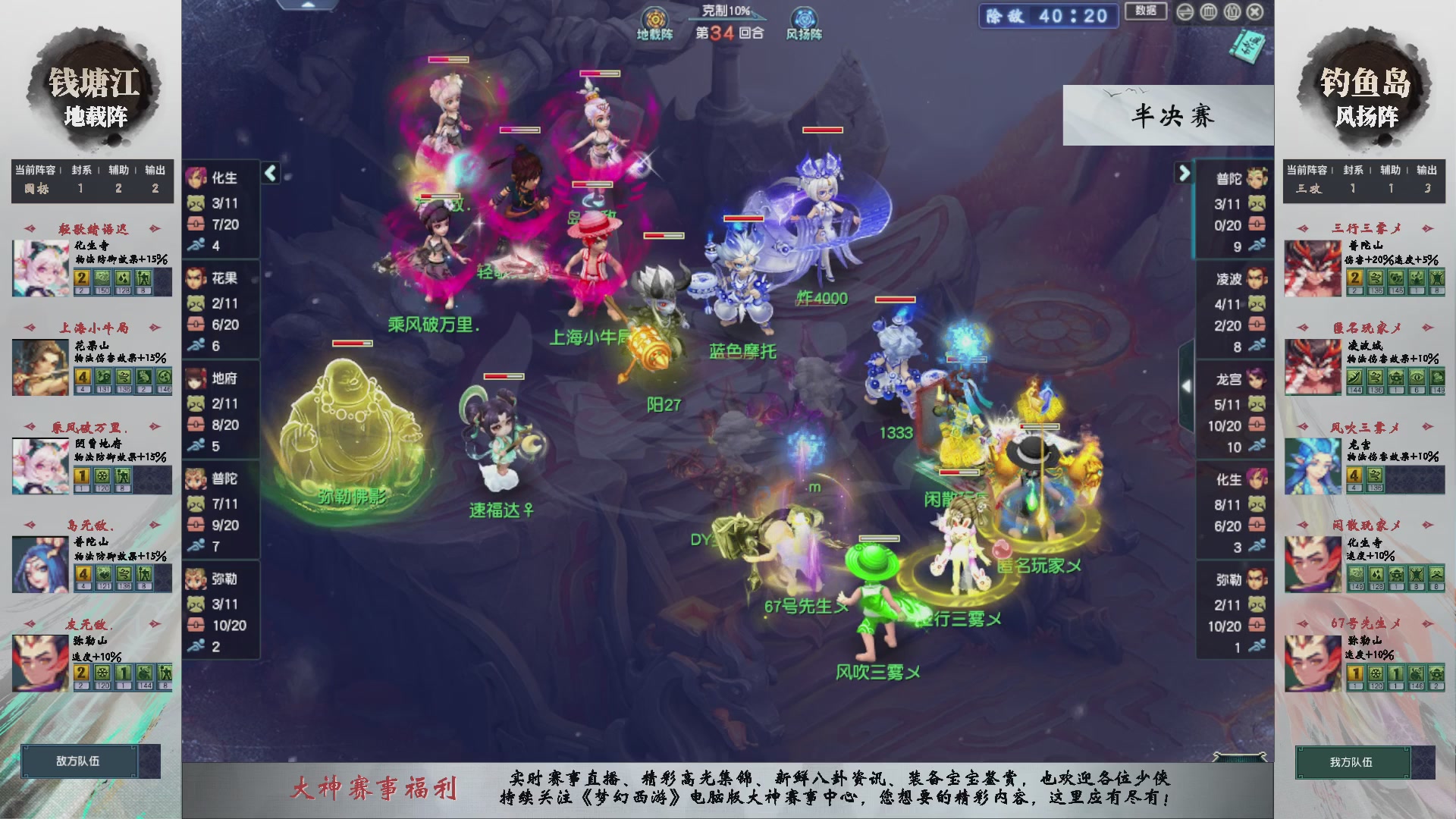This screenshot has height=819, width=1456.
Task: Expand right roster using the right chevron
Action: tap(1185, 173)
